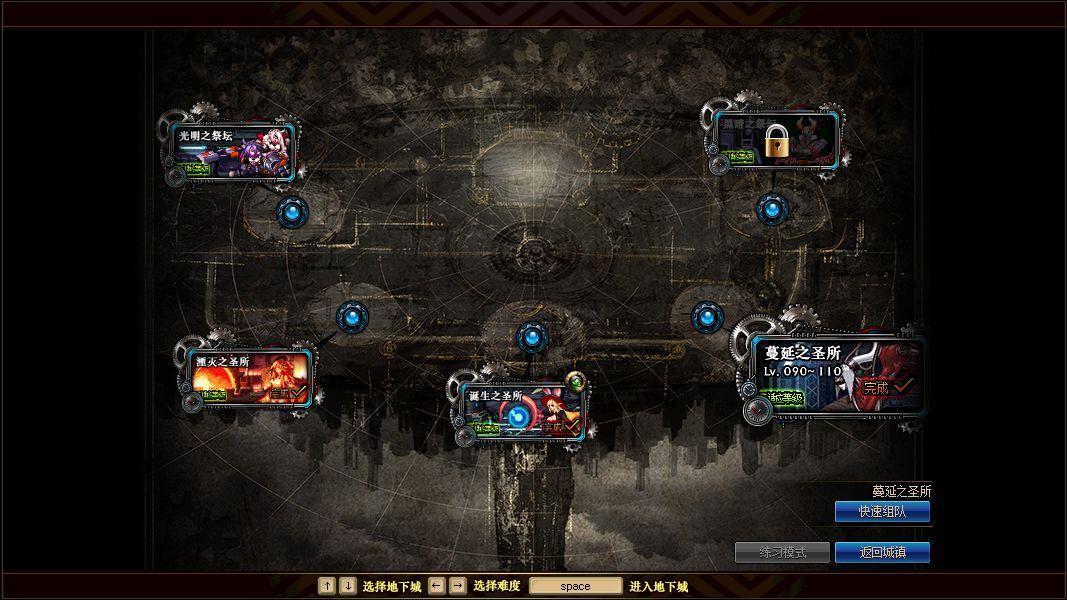
Task: Open 快速组队 quick party matching
Action: click(x=882, y=512)
